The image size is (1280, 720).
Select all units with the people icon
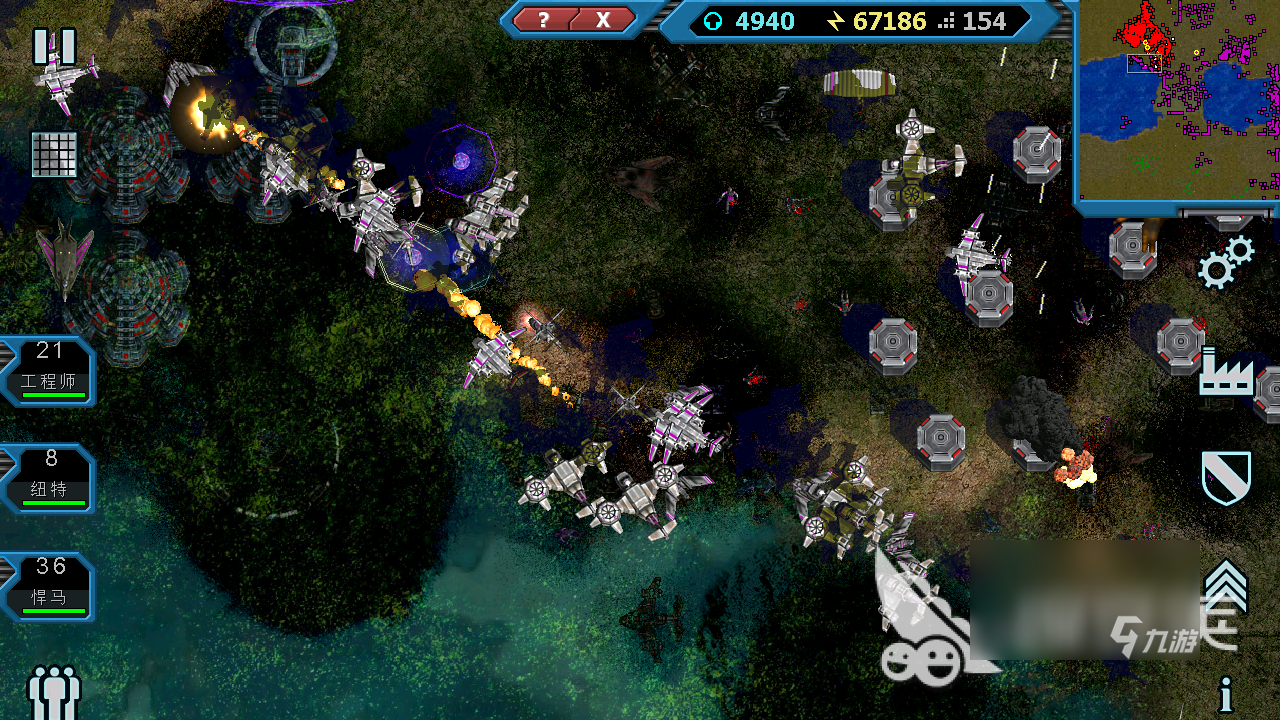click(54, 690)
